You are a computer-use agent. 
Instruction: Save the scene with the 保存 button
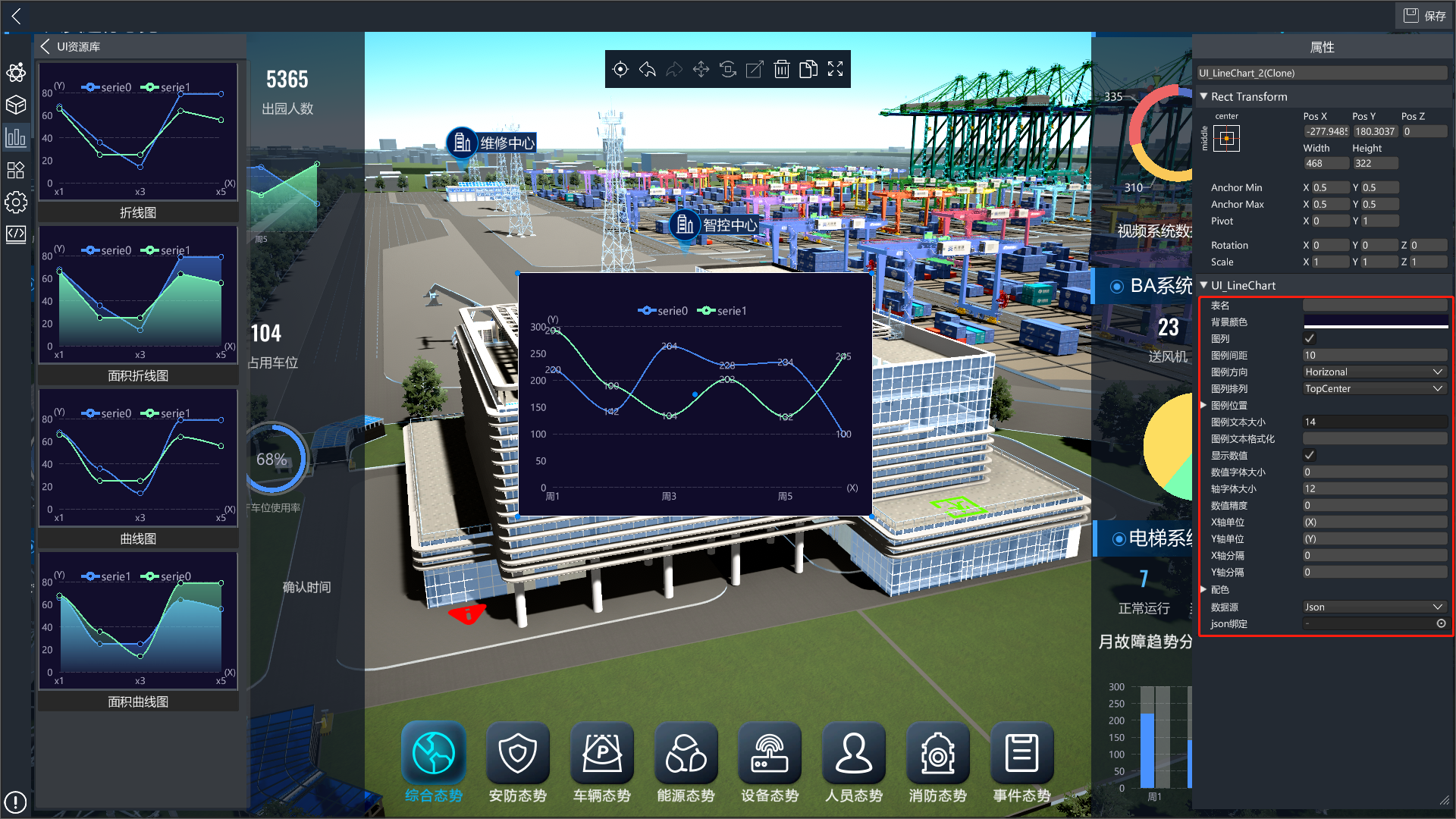pos(1424,16)
